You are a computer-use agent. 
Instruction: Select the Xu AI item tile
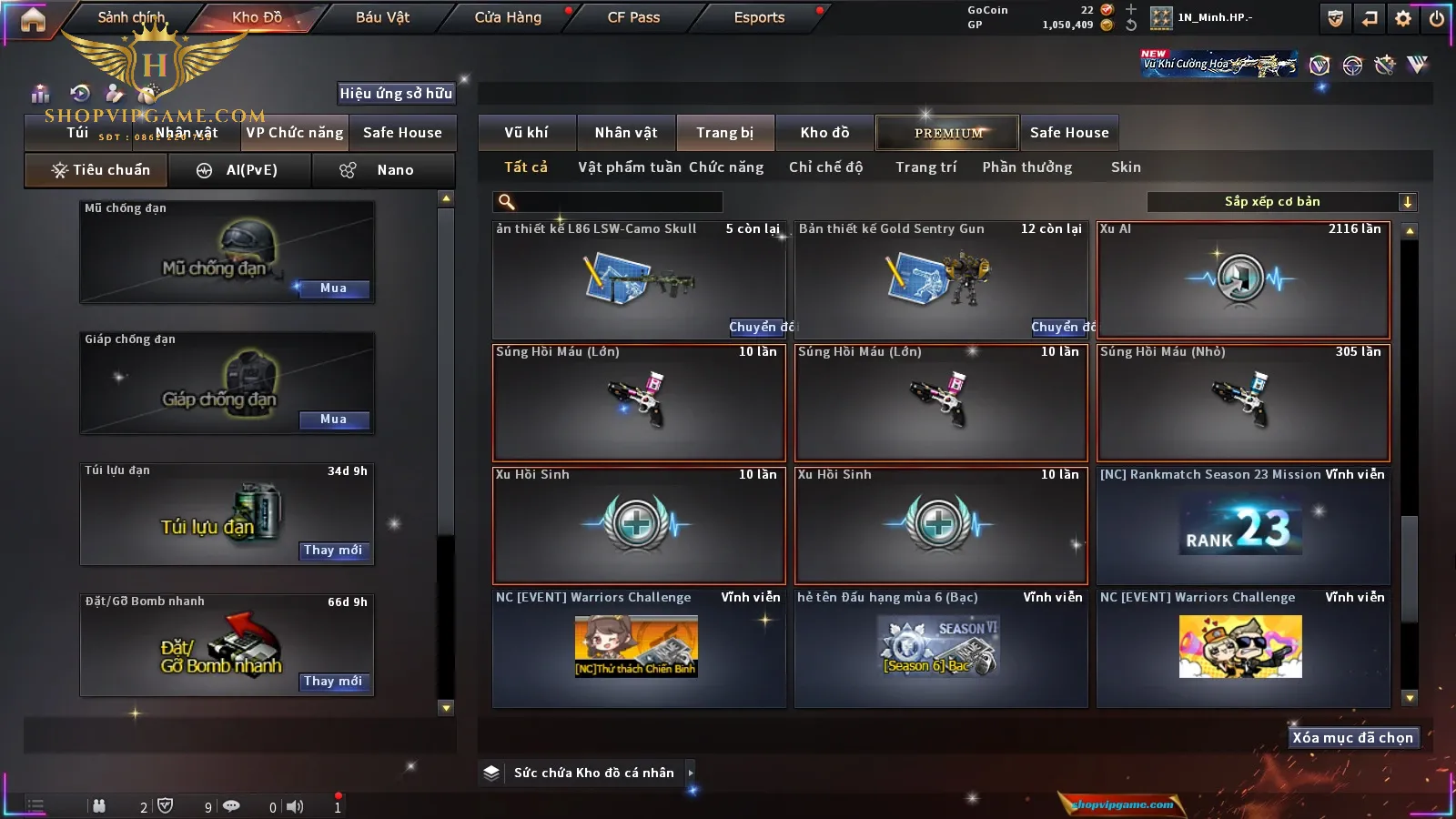[x=1242, y=280]
